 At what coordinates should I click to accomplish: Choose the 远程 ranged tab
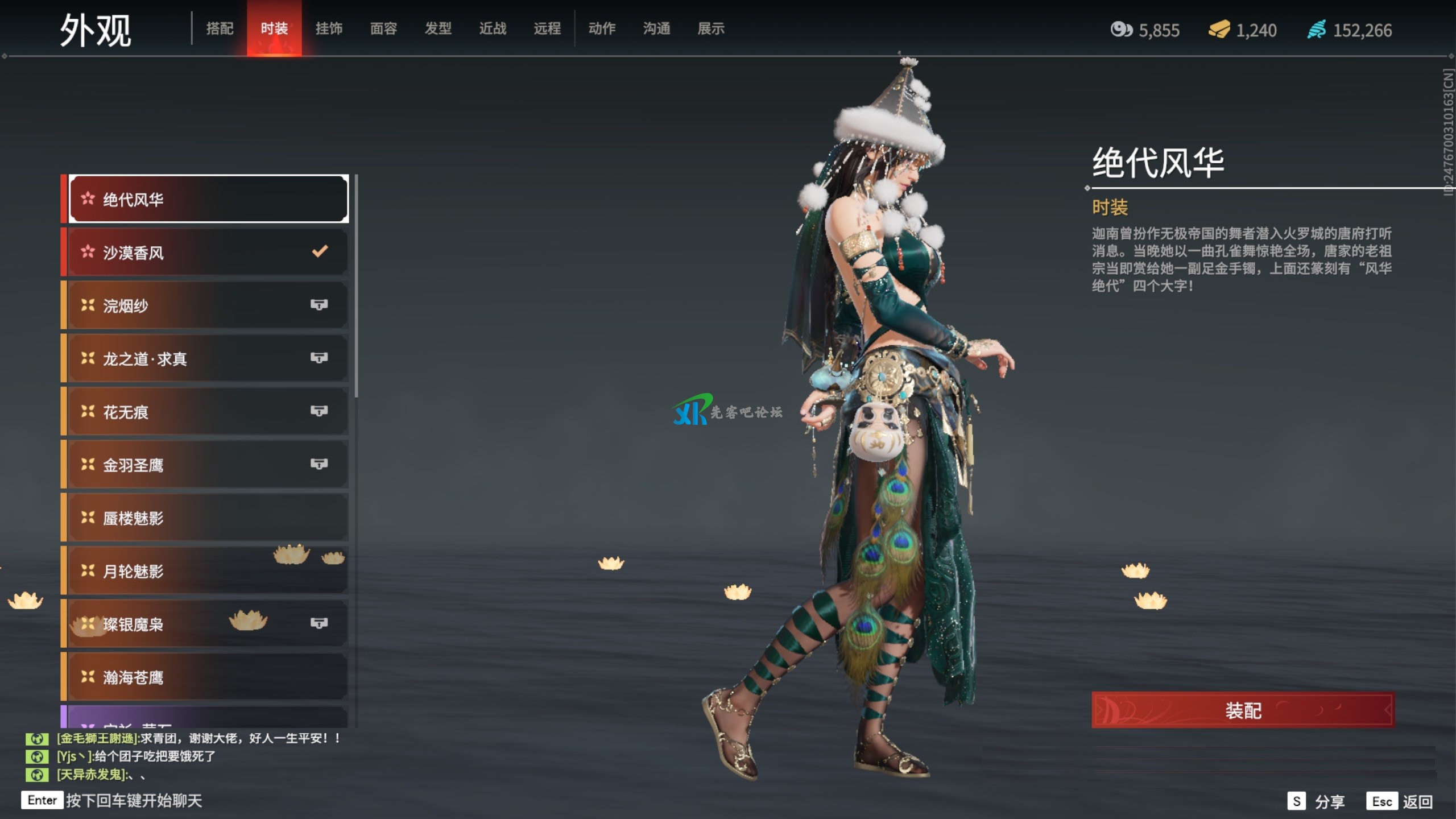coord(547,28)
